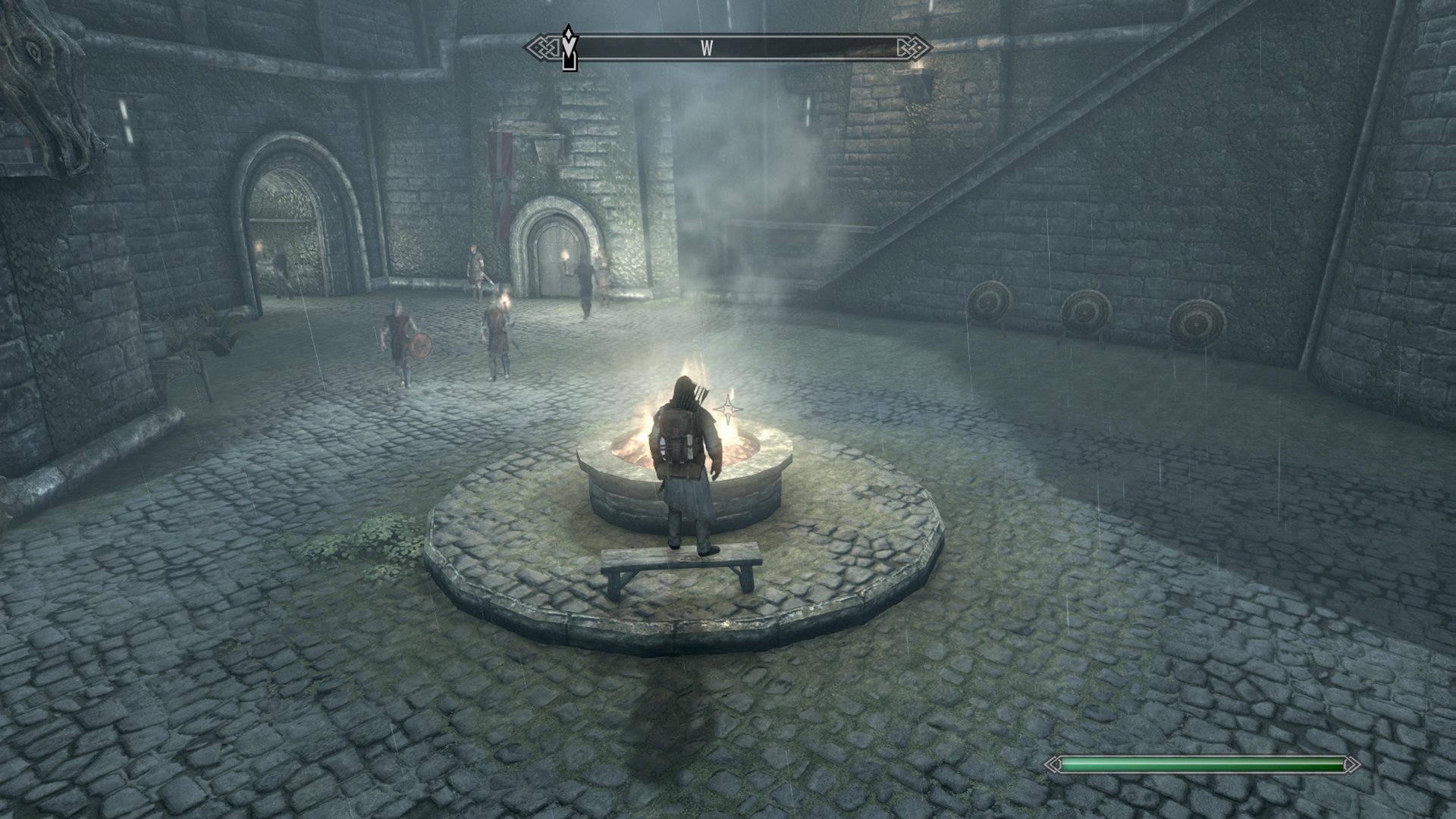The height and width of the screenshot is (819, 1456).
Task: Select the quest marker on the compass
Action: 569,47
